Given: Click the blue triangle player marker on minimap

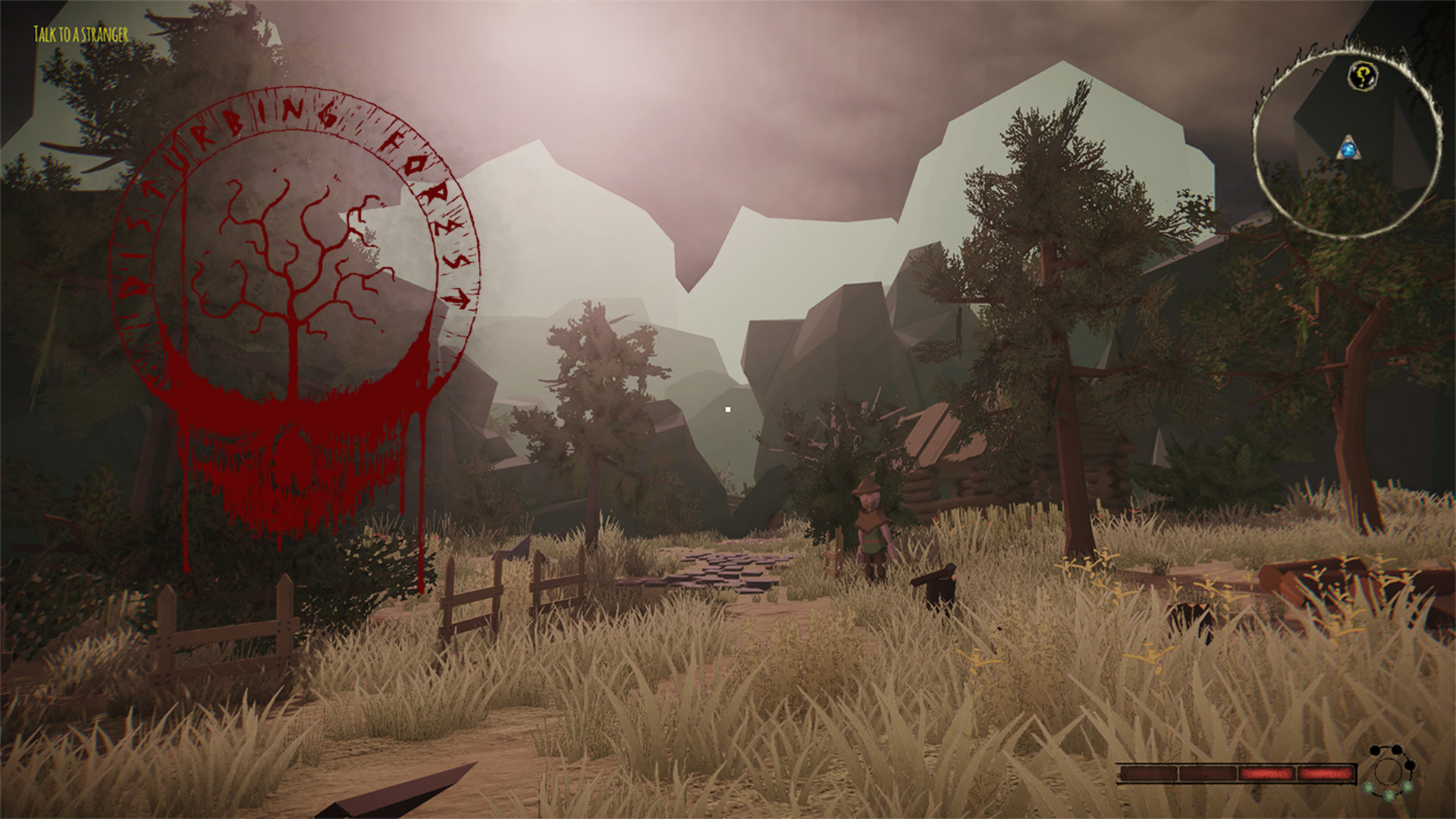Looking at the screenshot, I should (1348, 149).
